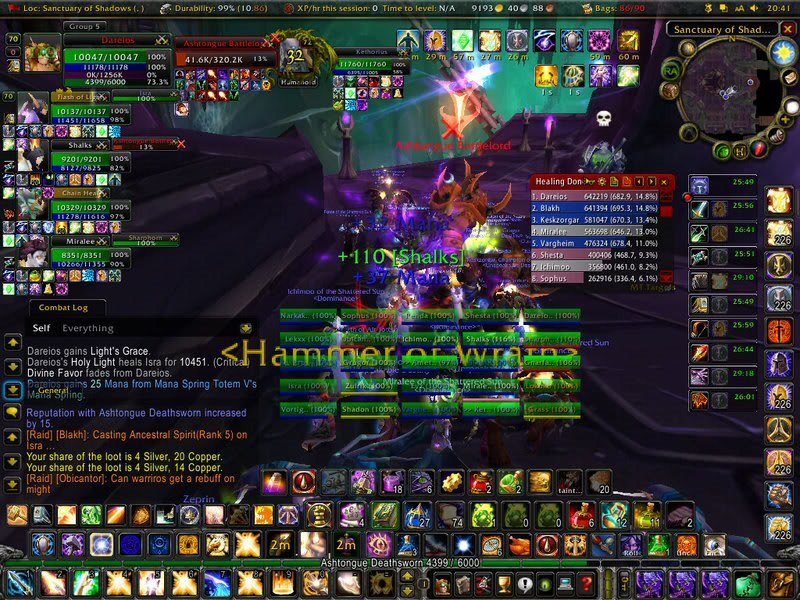Select the Self combat log filter
The height and width of the screenshot is (600, 800).
(41, 328)
